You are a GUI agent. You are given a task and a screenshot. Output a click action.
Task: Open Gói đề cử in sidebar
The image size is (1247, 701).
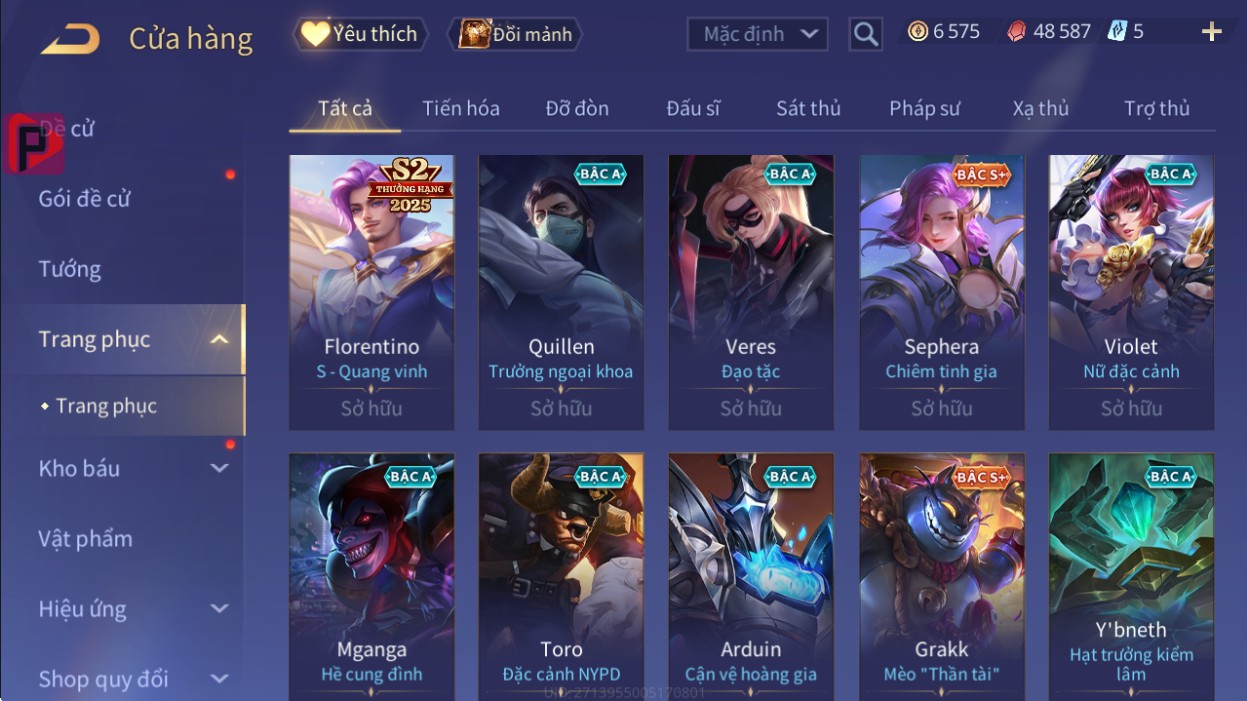(x=85, y=198)
